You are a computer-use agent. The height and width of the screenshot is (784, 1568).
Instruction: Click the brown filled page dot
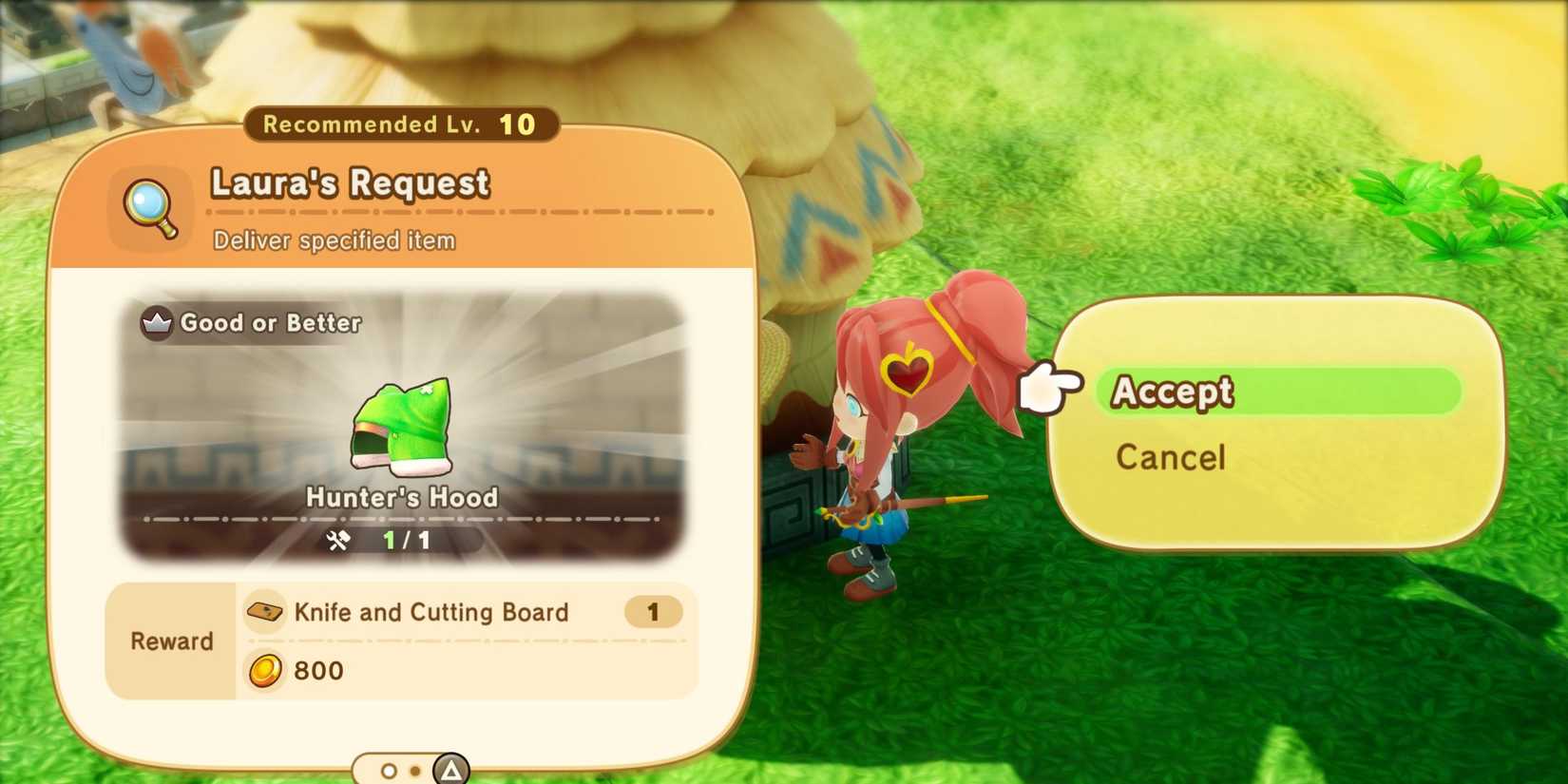416,771
